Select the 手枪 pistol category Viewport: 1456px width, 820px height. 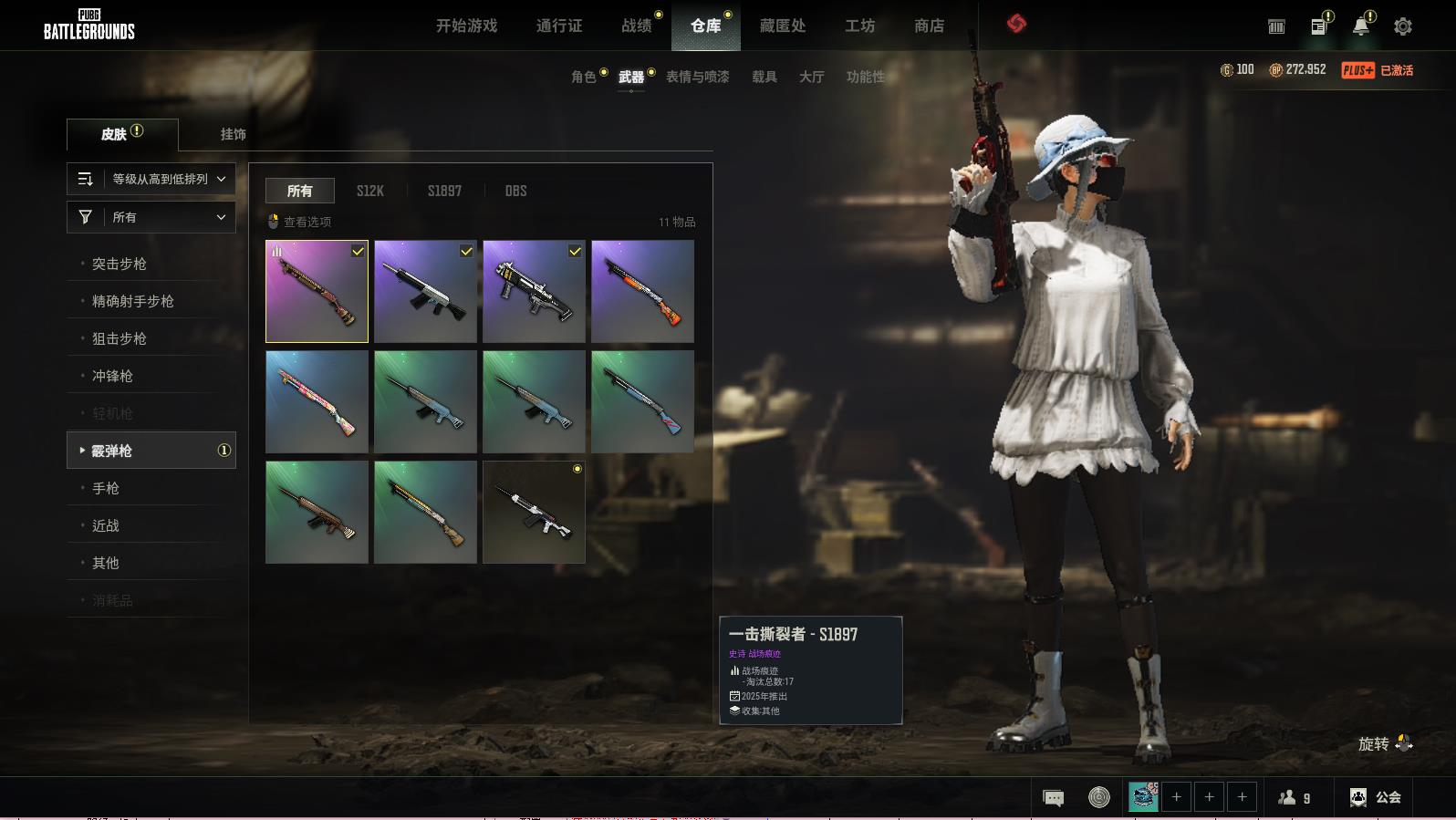tap(106, 488)
